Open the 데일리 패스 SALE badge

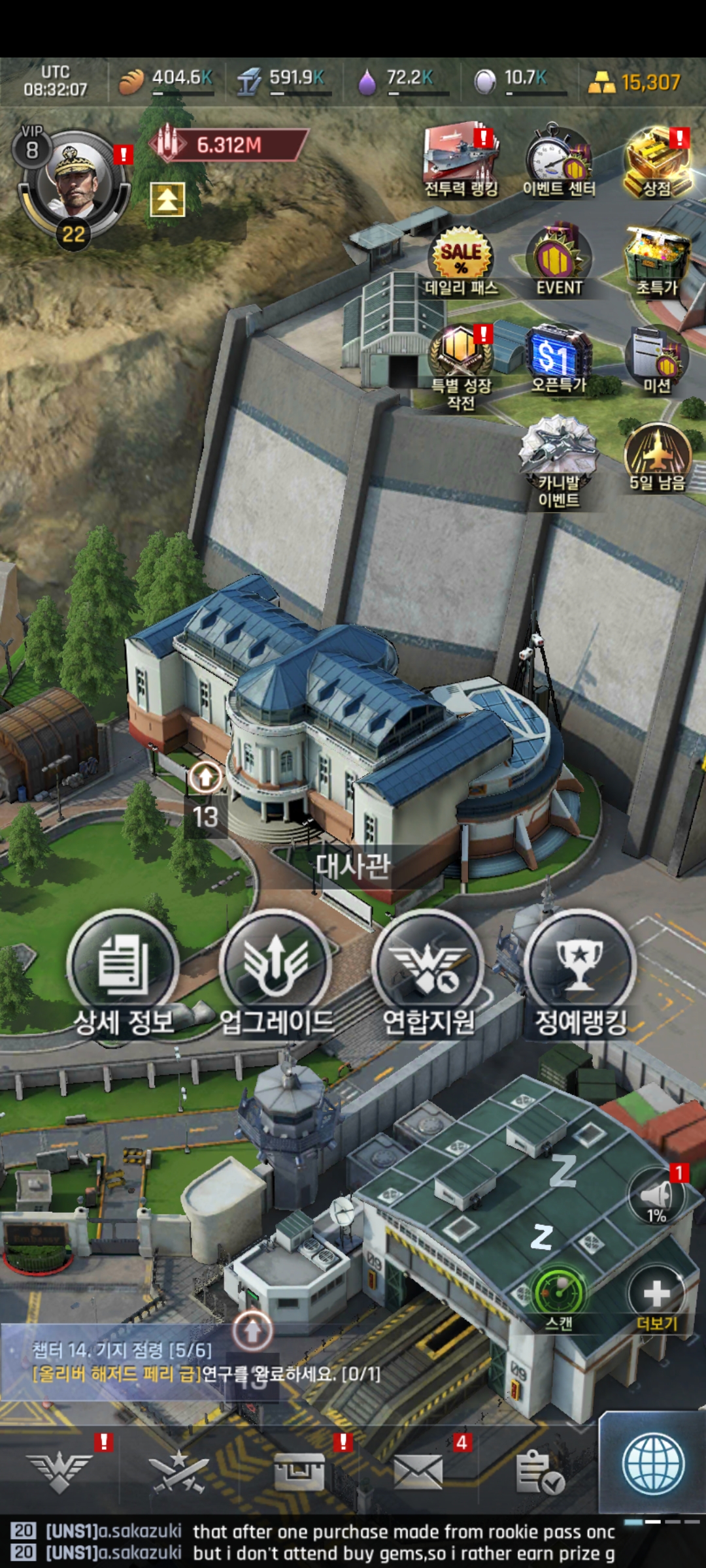[461, 256]
